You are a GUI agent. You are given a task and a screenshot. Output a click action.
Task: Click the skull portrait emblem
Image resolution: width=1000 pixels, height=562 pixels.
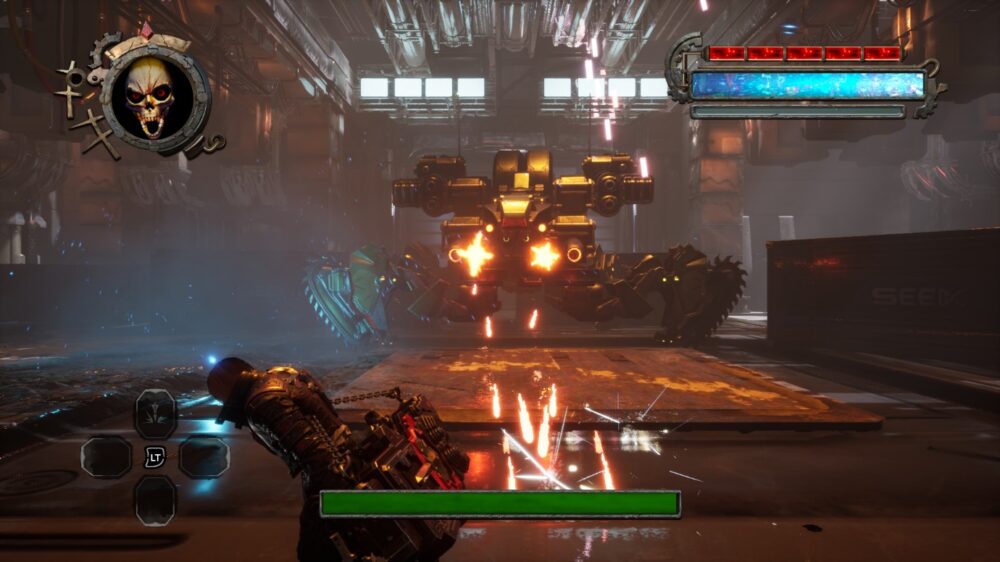(x=152, y=97)
